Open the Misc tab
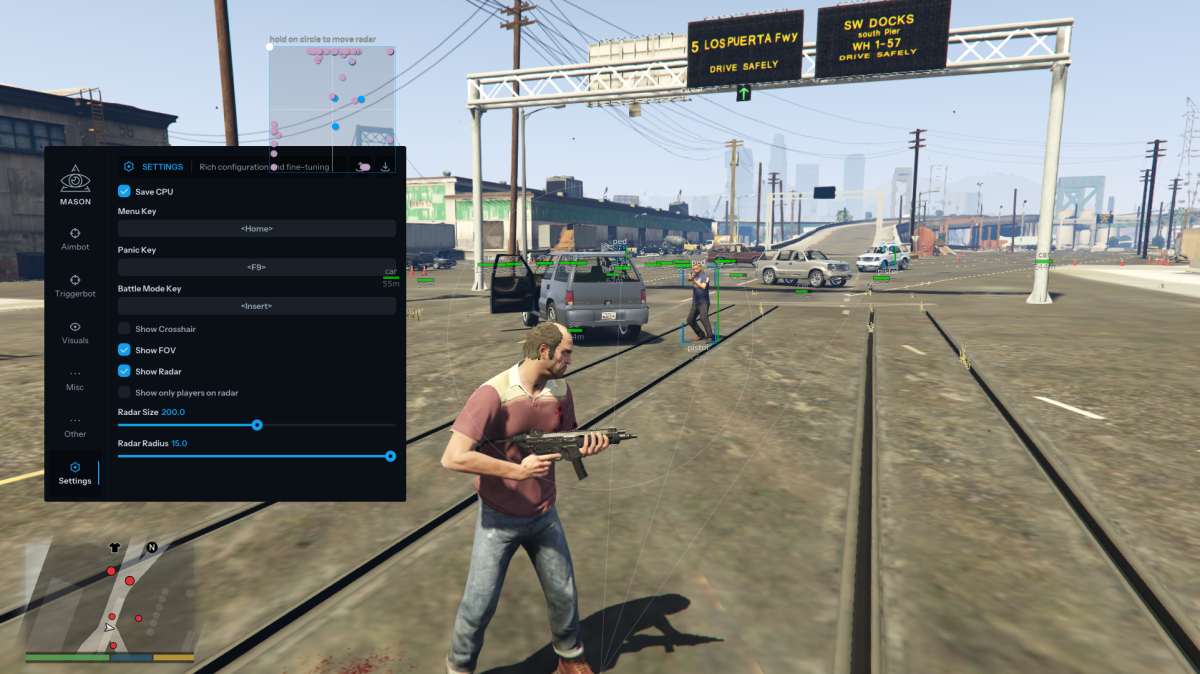Screen dimensions: 1200x674 tap(75, 379)
